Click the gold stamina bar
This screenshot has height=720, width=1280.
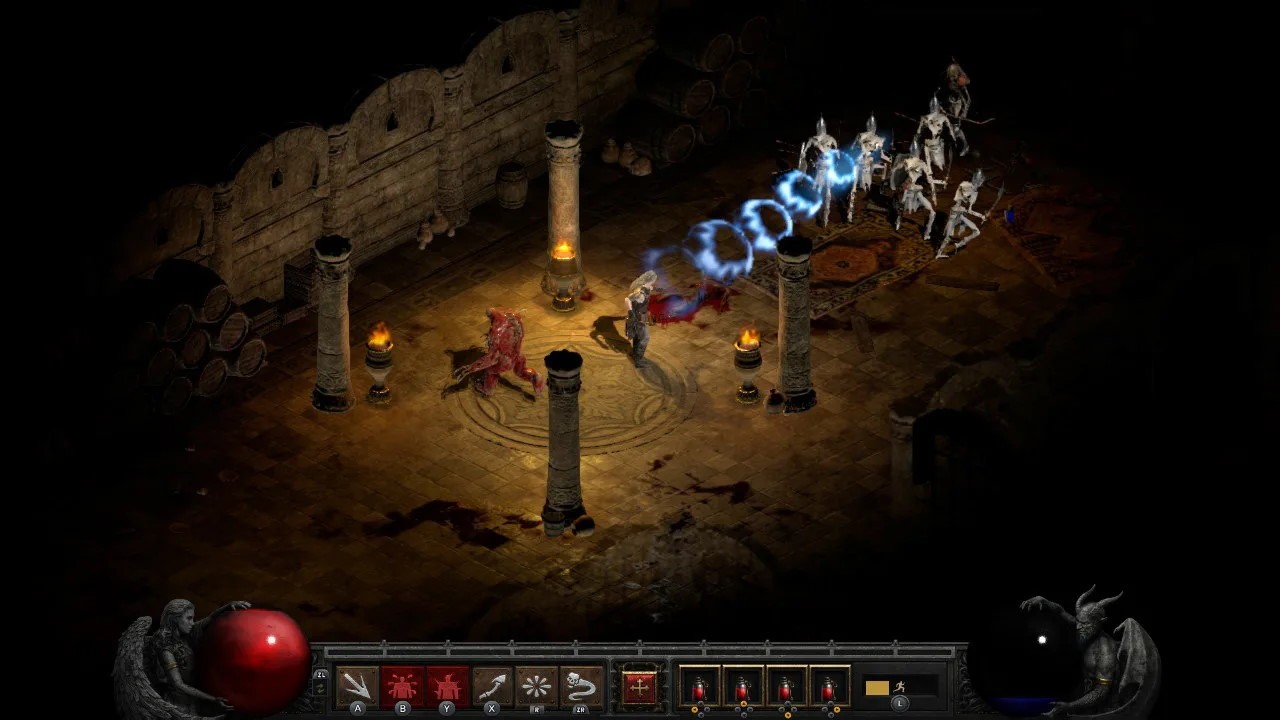pos(876,687)
